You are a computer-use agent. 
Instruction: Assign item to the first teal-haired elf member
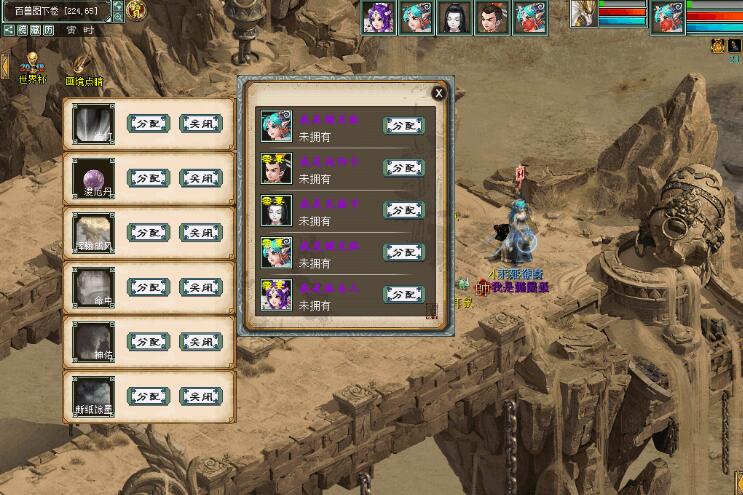tap(403, 126)
